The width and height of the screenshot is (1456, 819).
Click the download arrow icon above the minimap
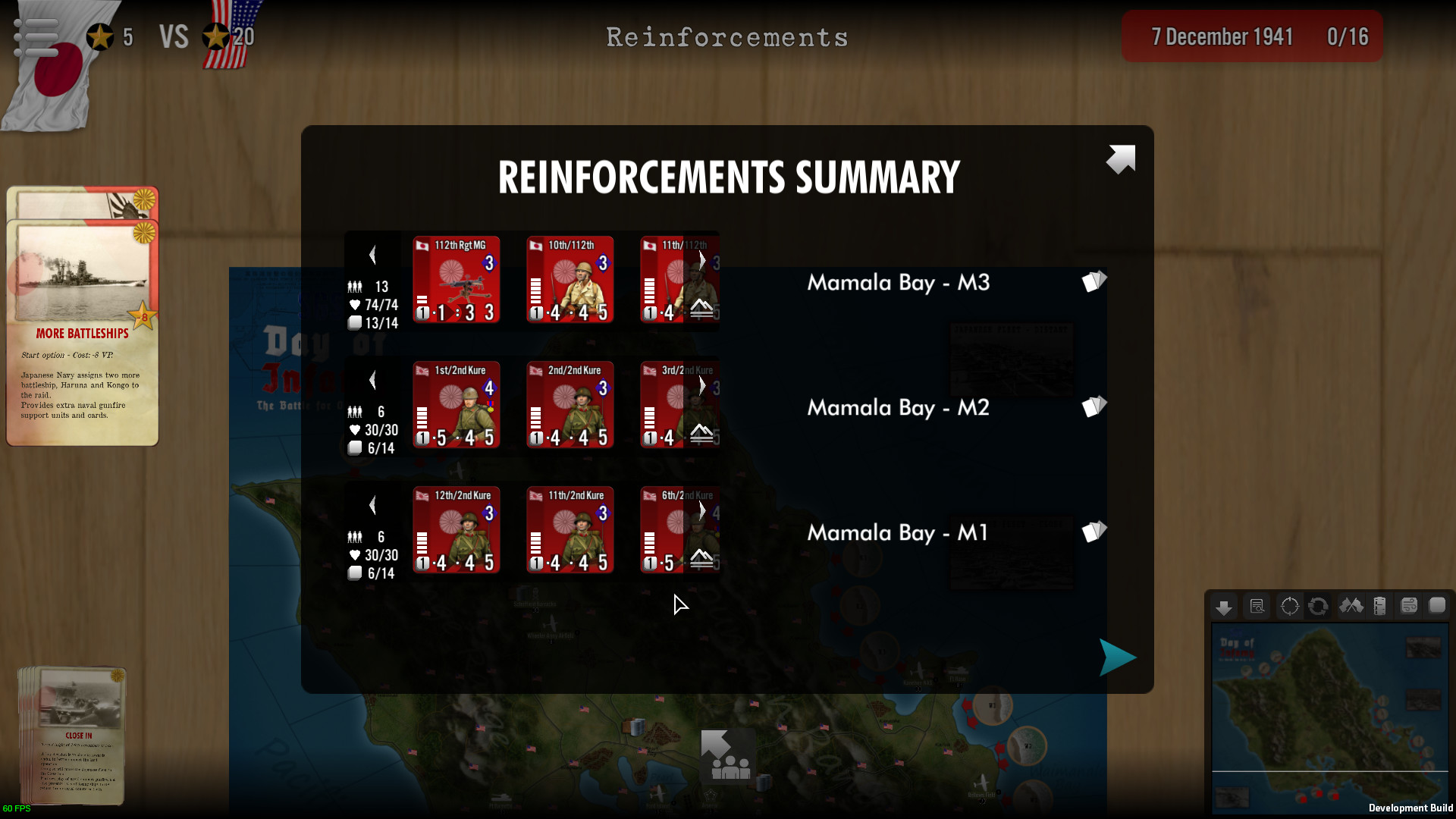click(1224, 607)
